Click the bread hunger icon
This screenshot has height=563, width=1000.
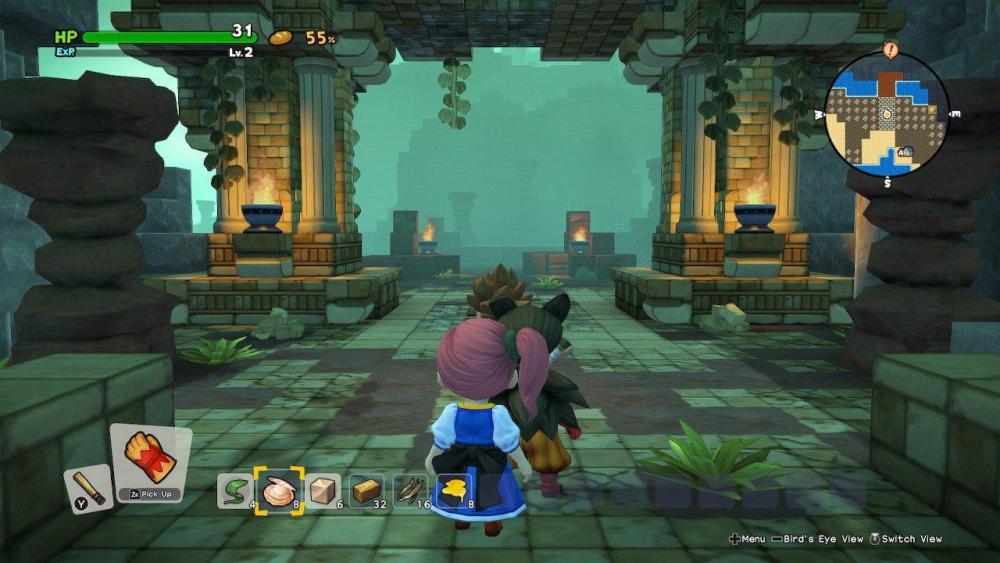280,38
